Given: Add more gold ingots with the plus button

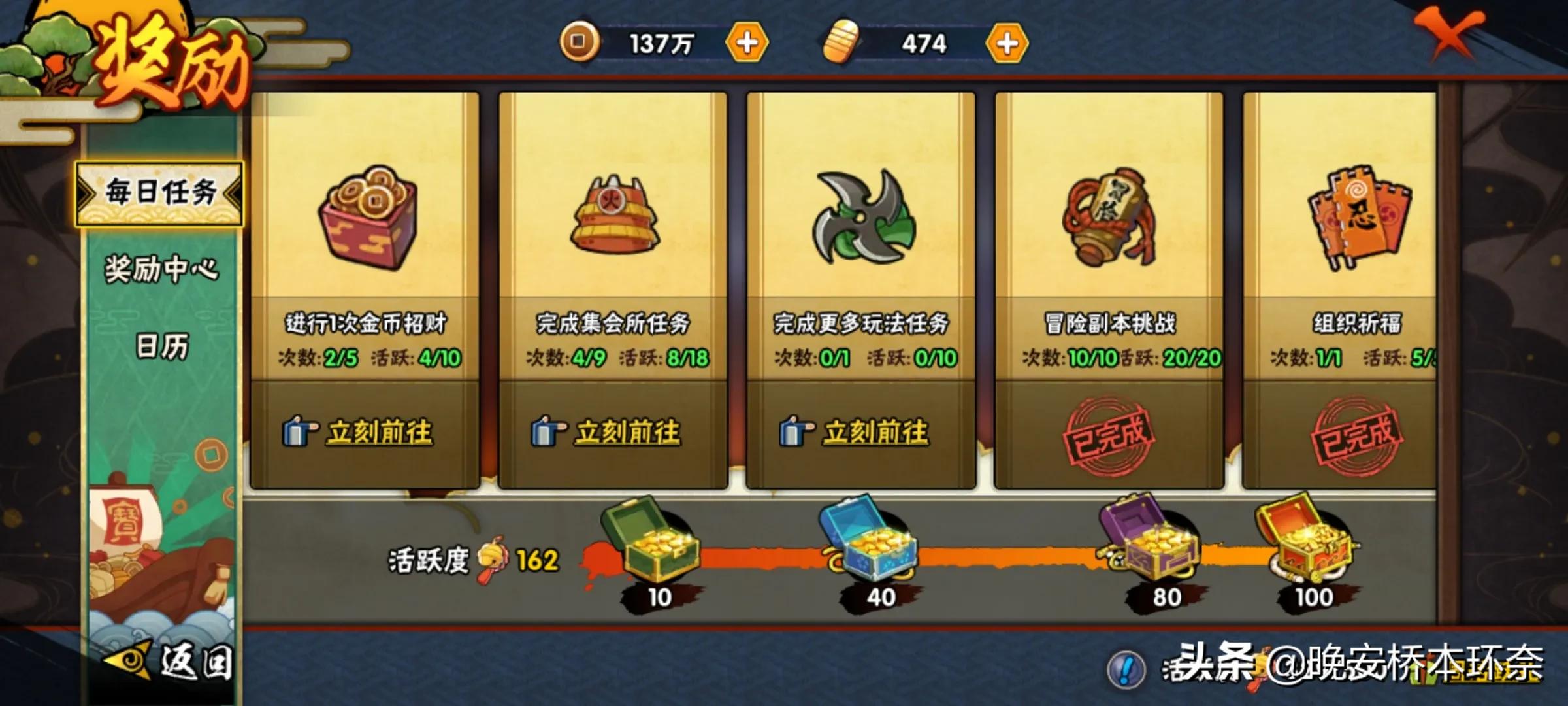Looking at the screenshot, I should point(1007,44).
